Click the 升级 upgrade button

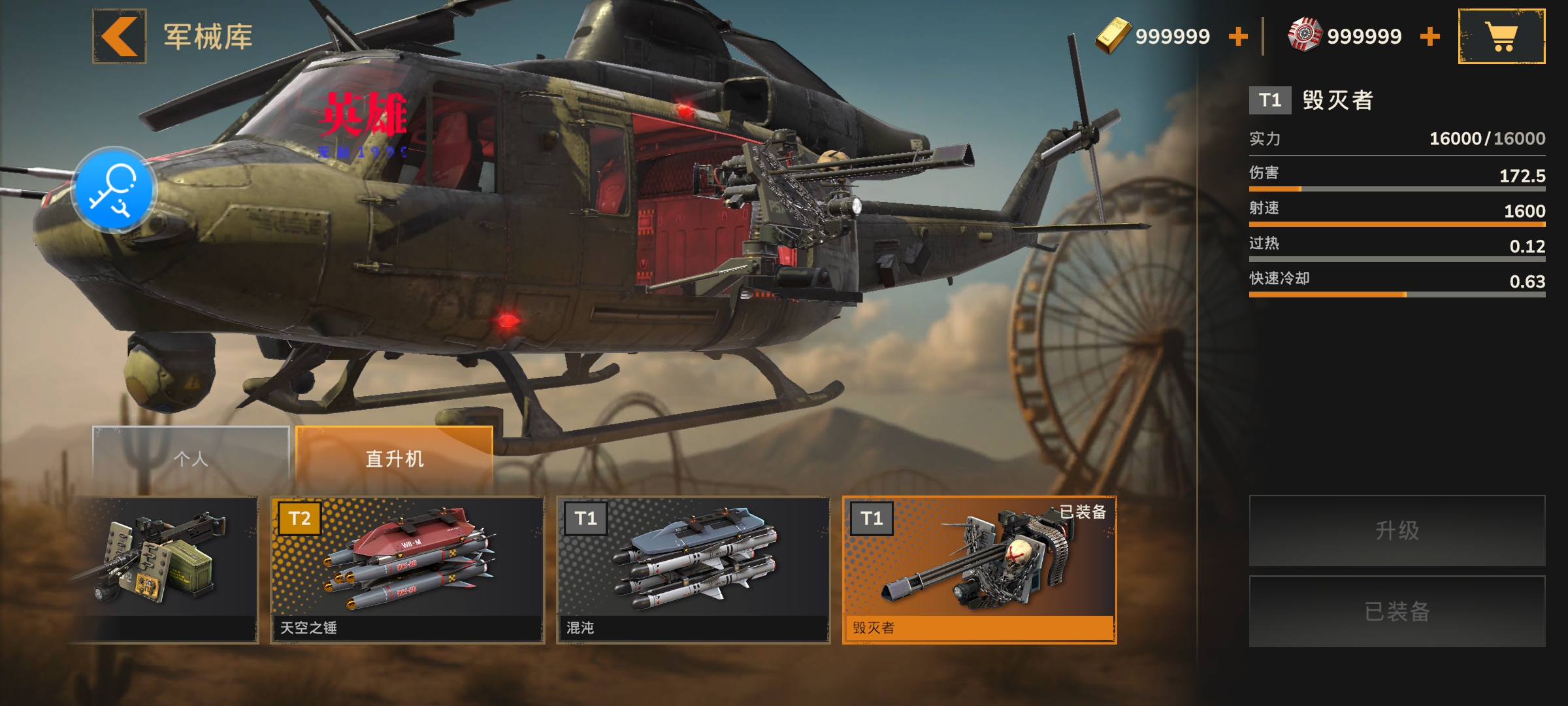(1397, 530)
